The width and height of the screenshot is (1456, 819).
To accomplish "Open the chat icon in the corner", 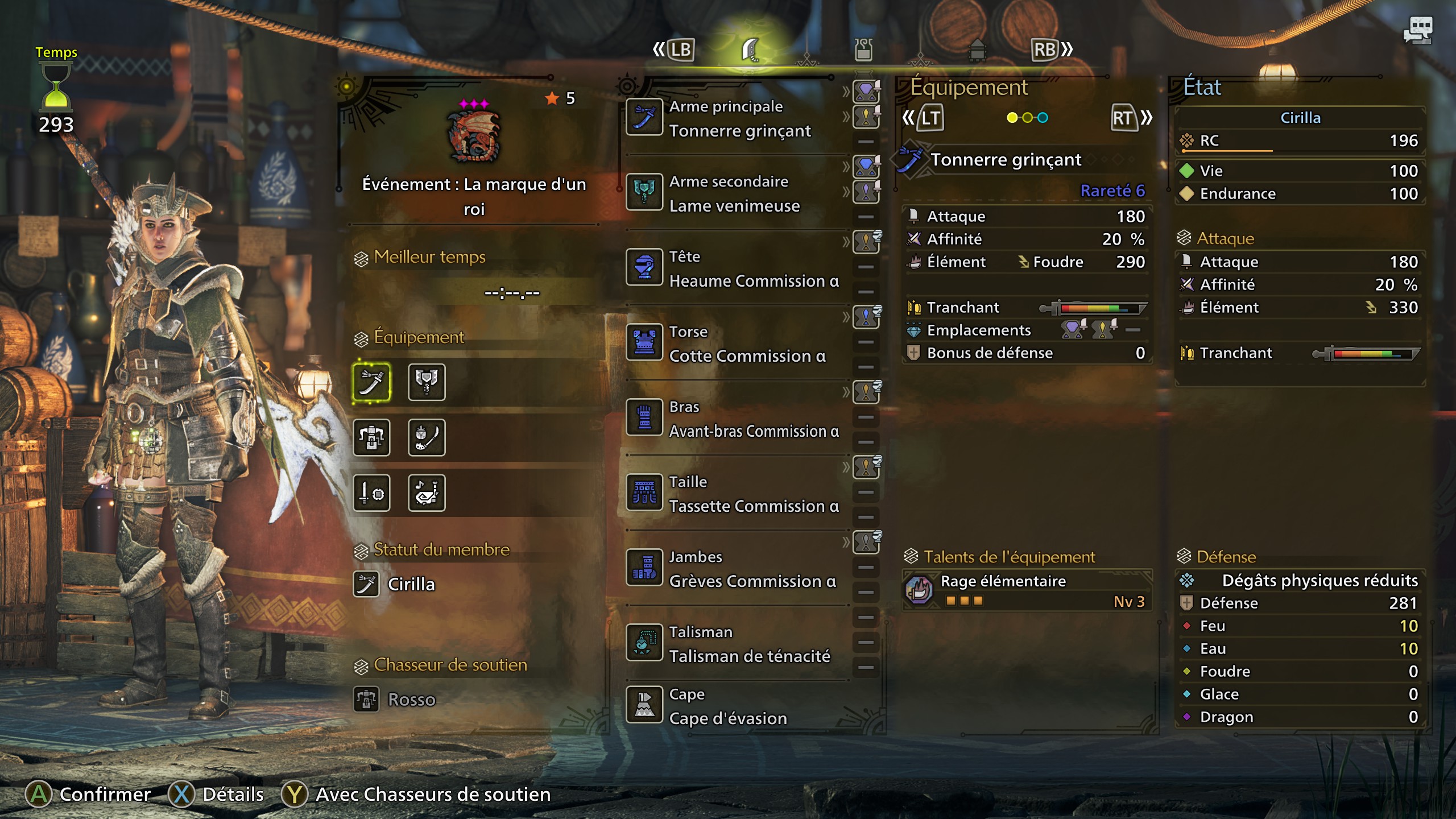I will point(1418,30).
